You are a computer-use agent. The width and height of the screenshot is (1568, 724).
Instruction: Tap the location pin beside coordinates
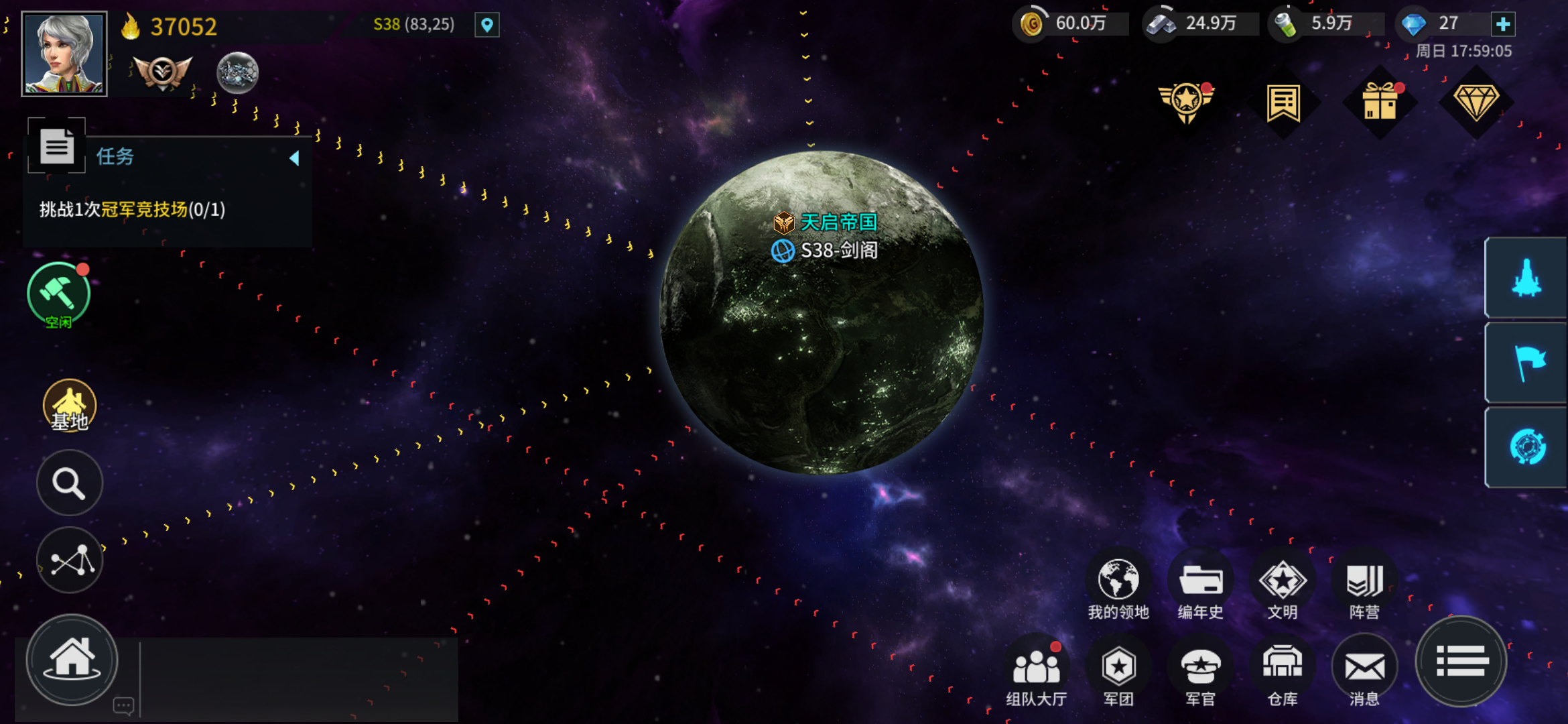(x=487, y=25)
